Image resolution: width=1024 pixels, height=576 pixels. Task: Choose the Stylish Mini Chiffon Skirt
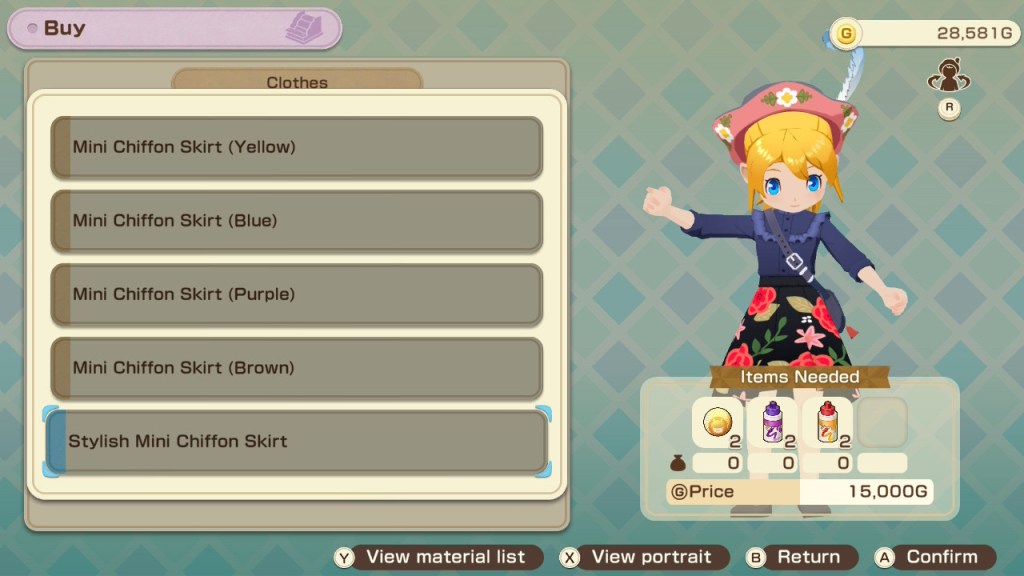click(x=296, y=441)
